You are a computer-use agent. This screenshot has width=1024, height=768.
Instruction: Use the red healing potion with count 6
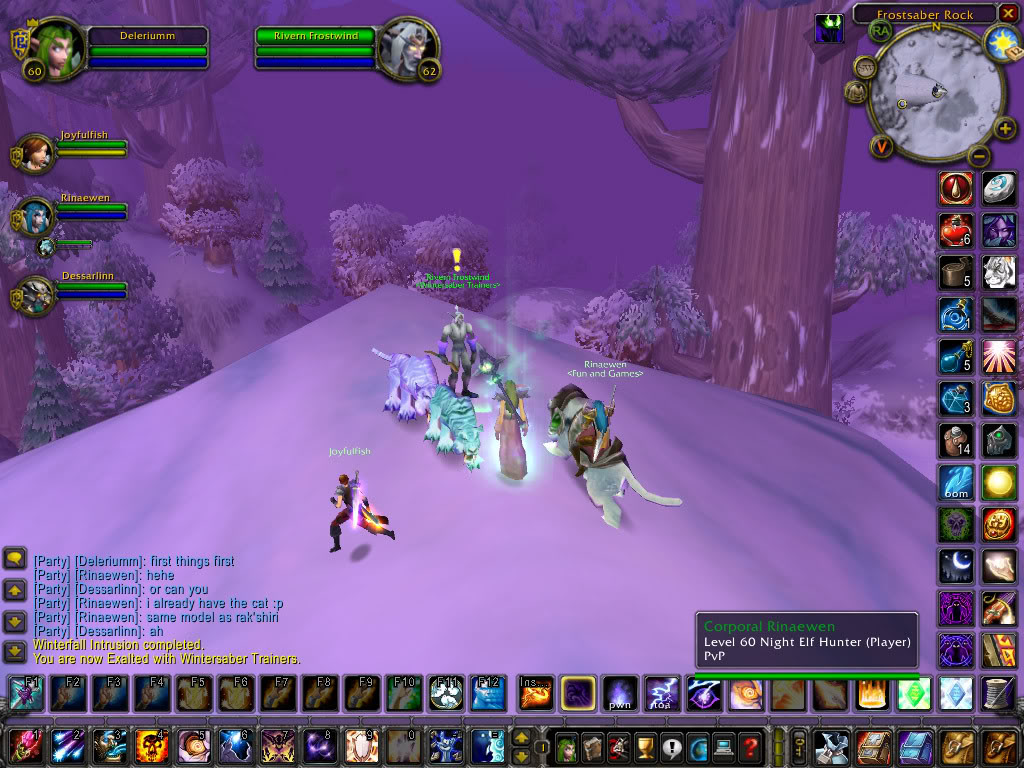(957, 230)
